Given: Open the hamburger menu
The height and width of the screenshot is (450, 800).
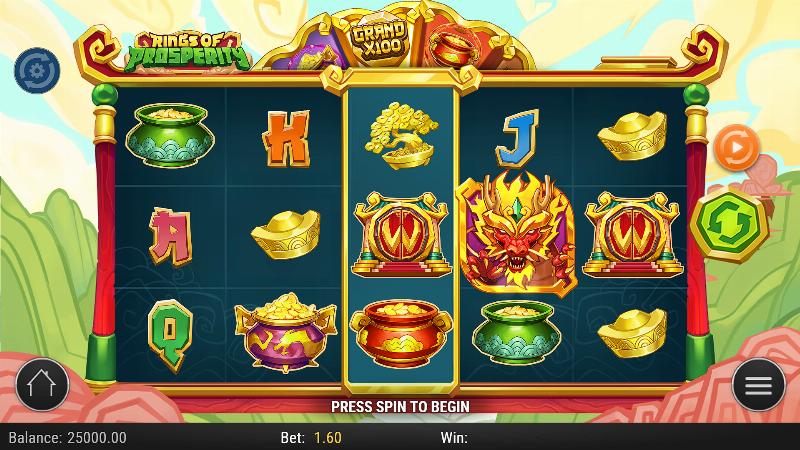Looking at the screenshot, I should coord(759,385).
